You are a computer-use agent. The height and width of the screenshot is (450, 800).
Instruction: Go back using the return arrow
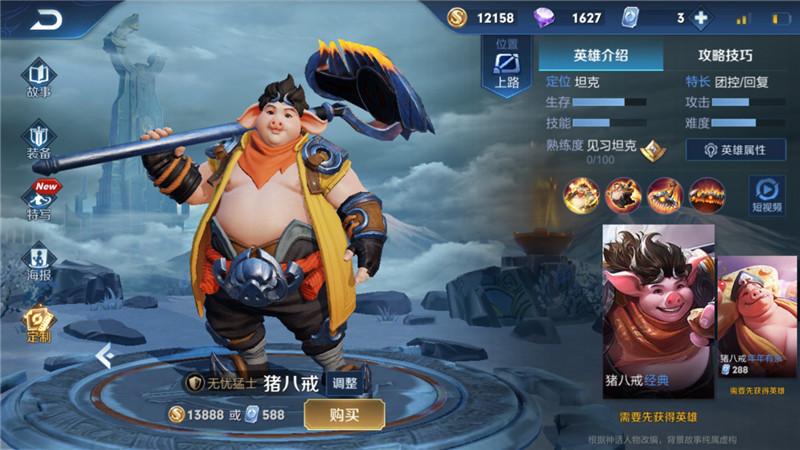click(x=46, y=19)
